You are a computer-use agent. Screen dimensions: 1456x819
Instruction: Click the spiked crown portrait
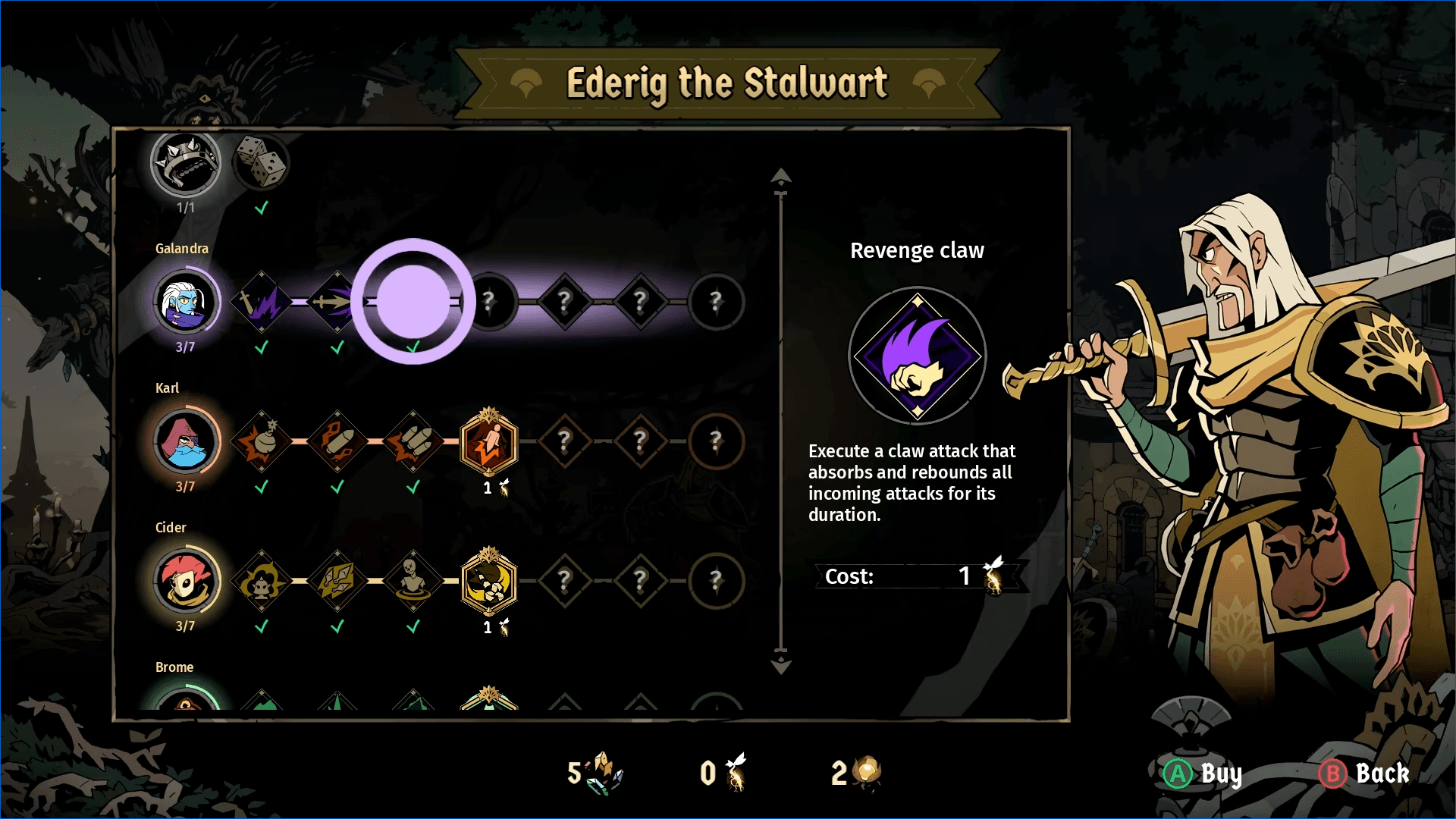pos(186,162)
